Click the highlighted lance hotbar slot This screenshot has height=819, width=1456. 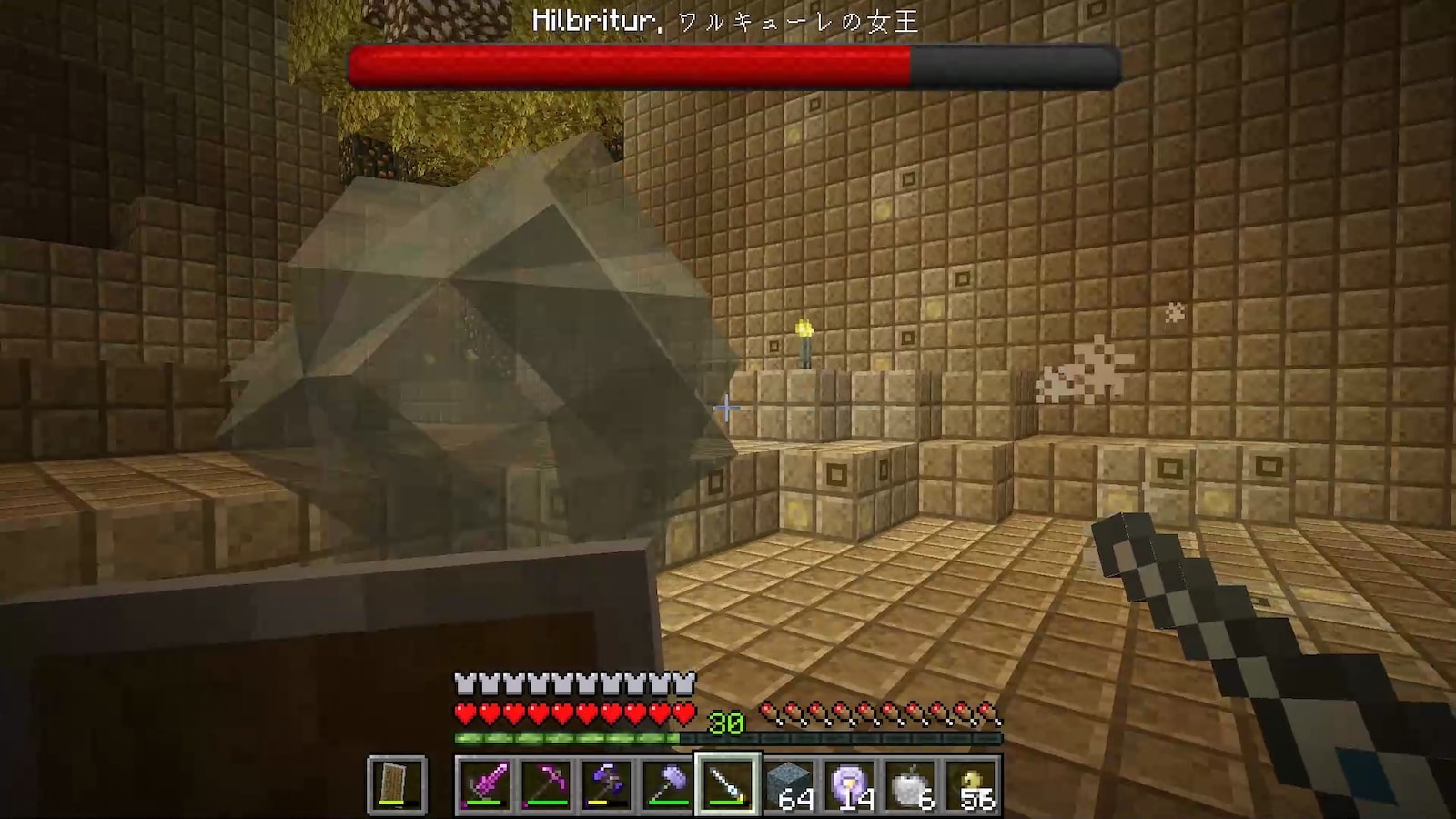tap(728, 784)
